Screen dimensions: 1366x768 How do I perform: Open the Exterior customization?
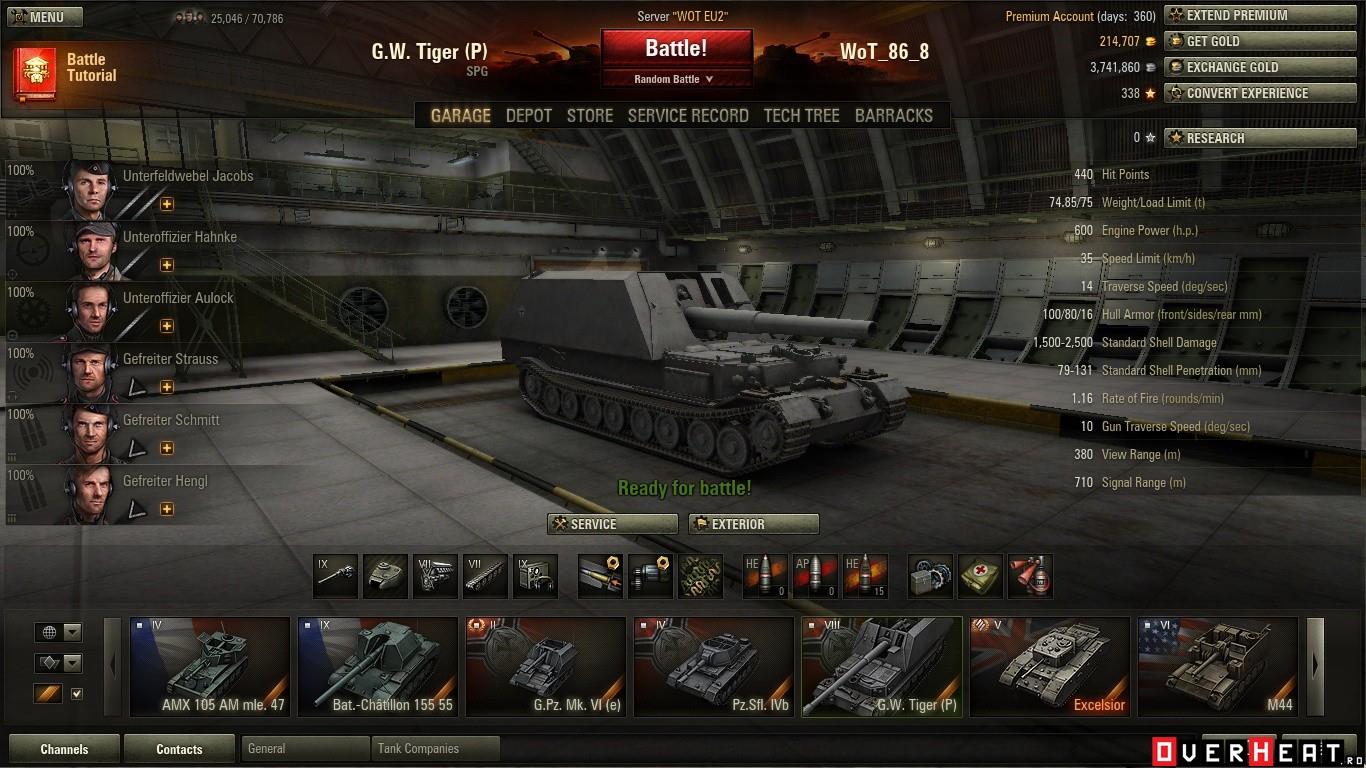click(753, 524)
